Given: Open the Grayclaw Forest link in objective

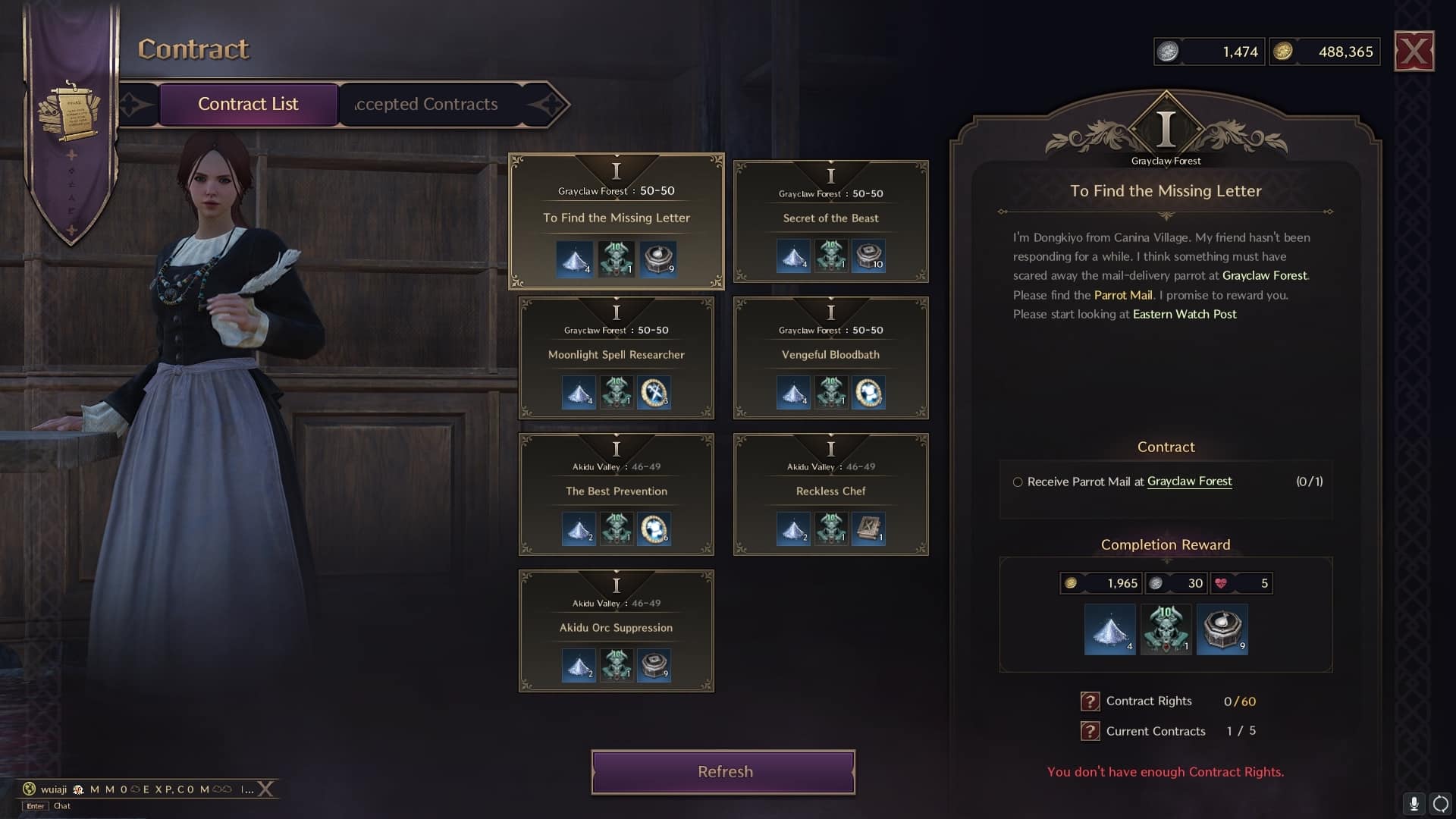Looking at the screenshot, I should click(x=1189, y=482).
